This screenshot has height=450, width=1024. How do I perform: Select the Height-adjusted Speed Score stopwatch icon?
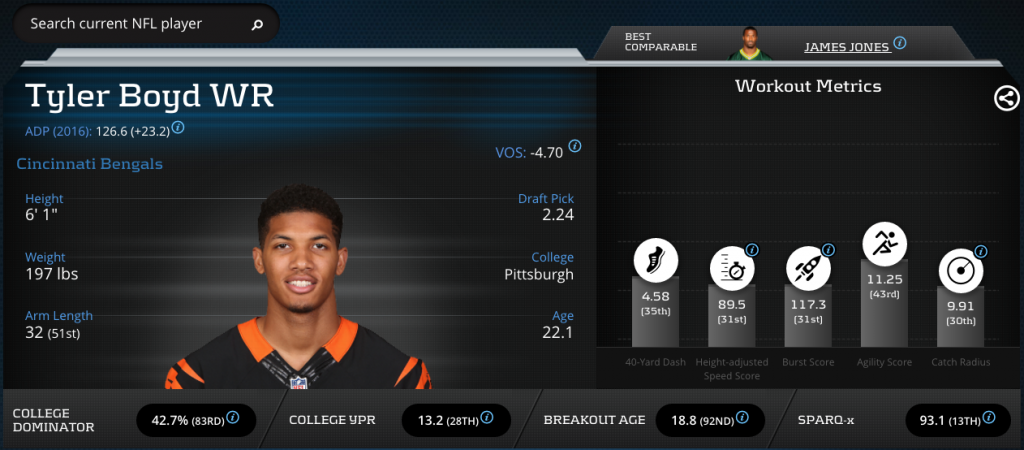(732, 268)
